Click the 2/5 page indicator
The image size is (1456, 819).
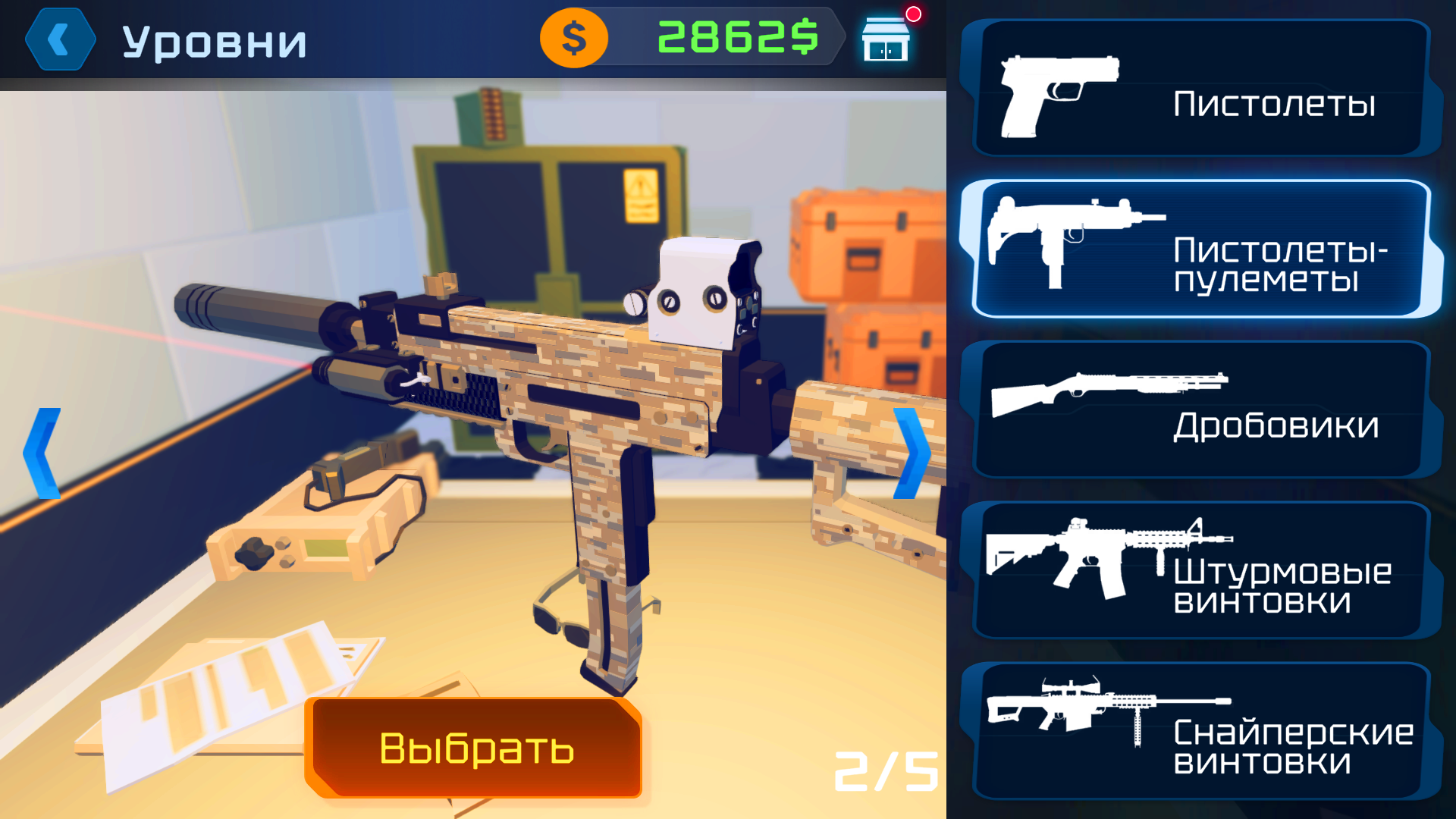click(886, 771)
